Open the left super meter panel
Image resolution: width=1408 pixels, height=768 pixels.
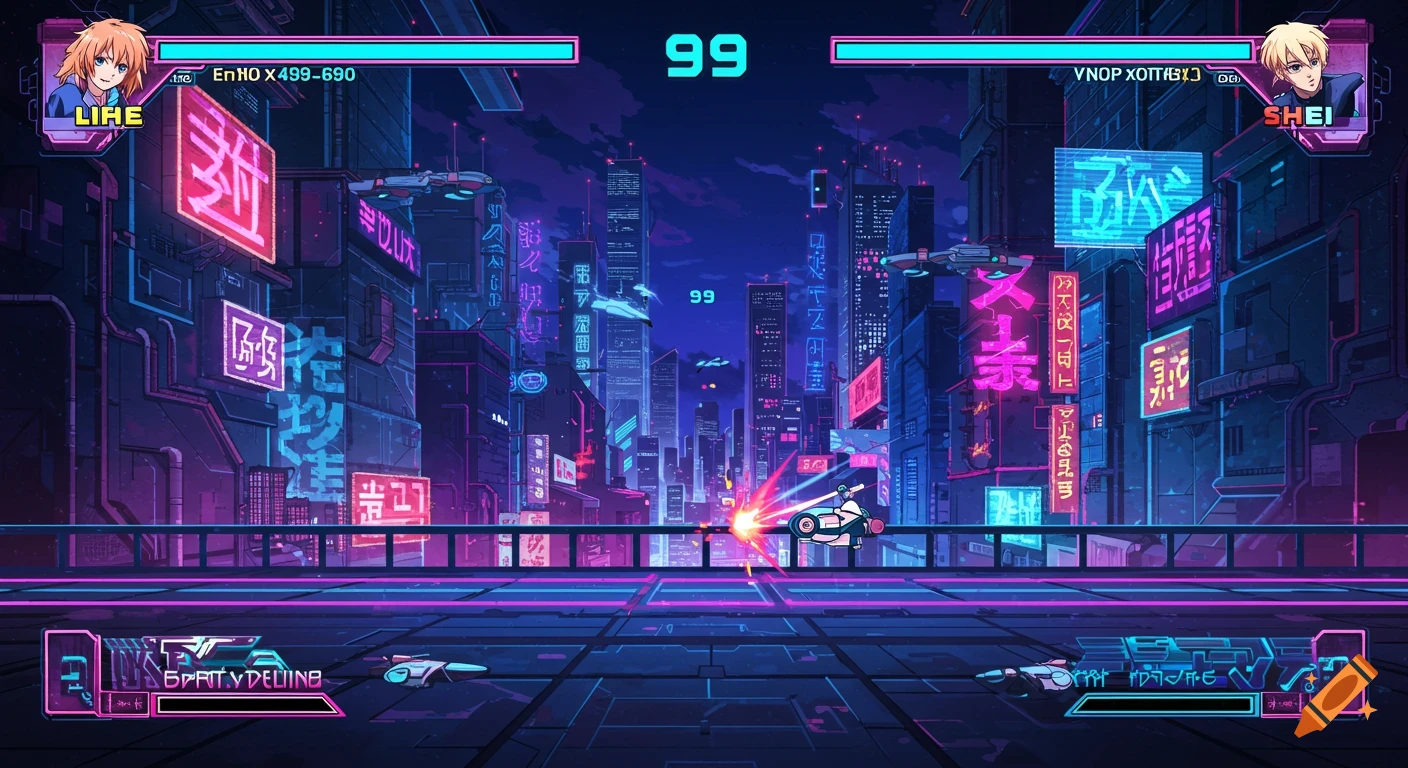pos(200,676)
